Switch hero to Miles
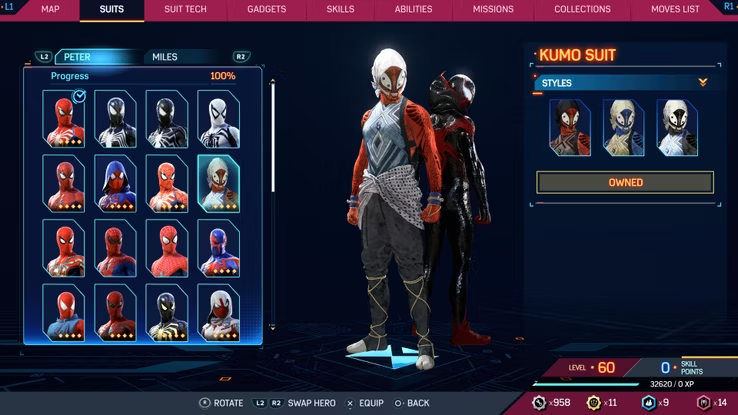Image resolution: width=738 pixels, height=415 pixels. 165,57
